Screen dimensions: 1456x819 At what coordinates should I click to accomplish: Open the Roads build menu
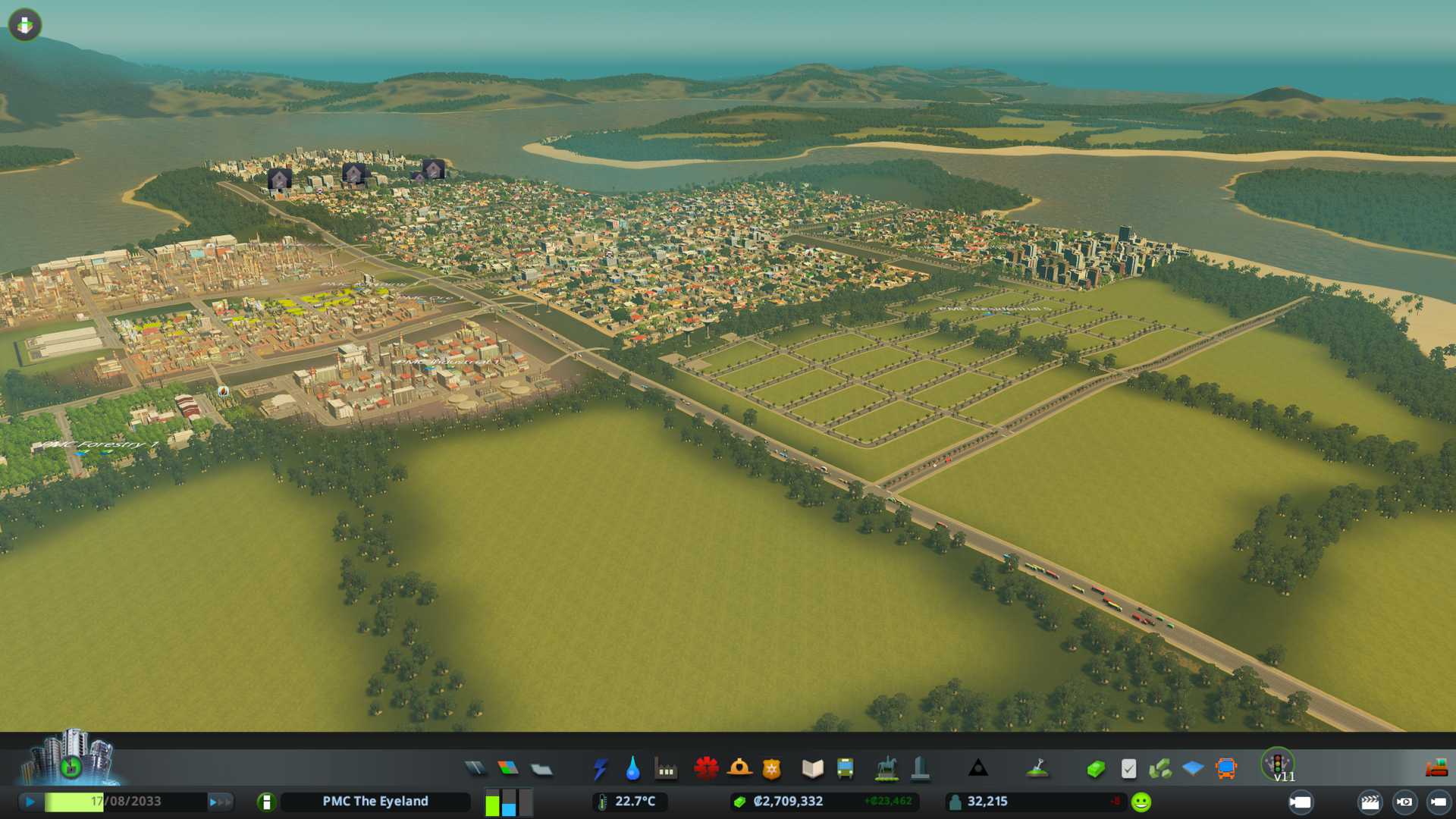pyautogui.click(x=475, y=769)
